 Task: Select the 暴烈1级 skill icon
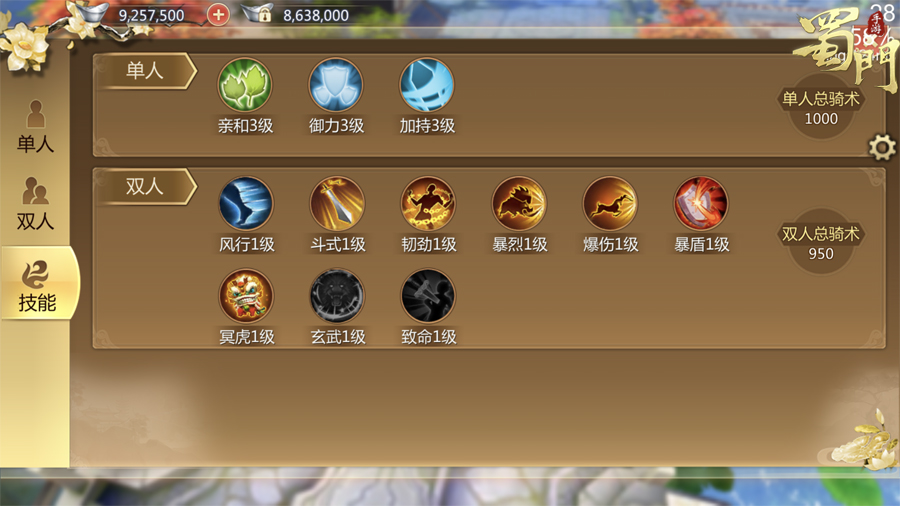[x=519, y=204]
